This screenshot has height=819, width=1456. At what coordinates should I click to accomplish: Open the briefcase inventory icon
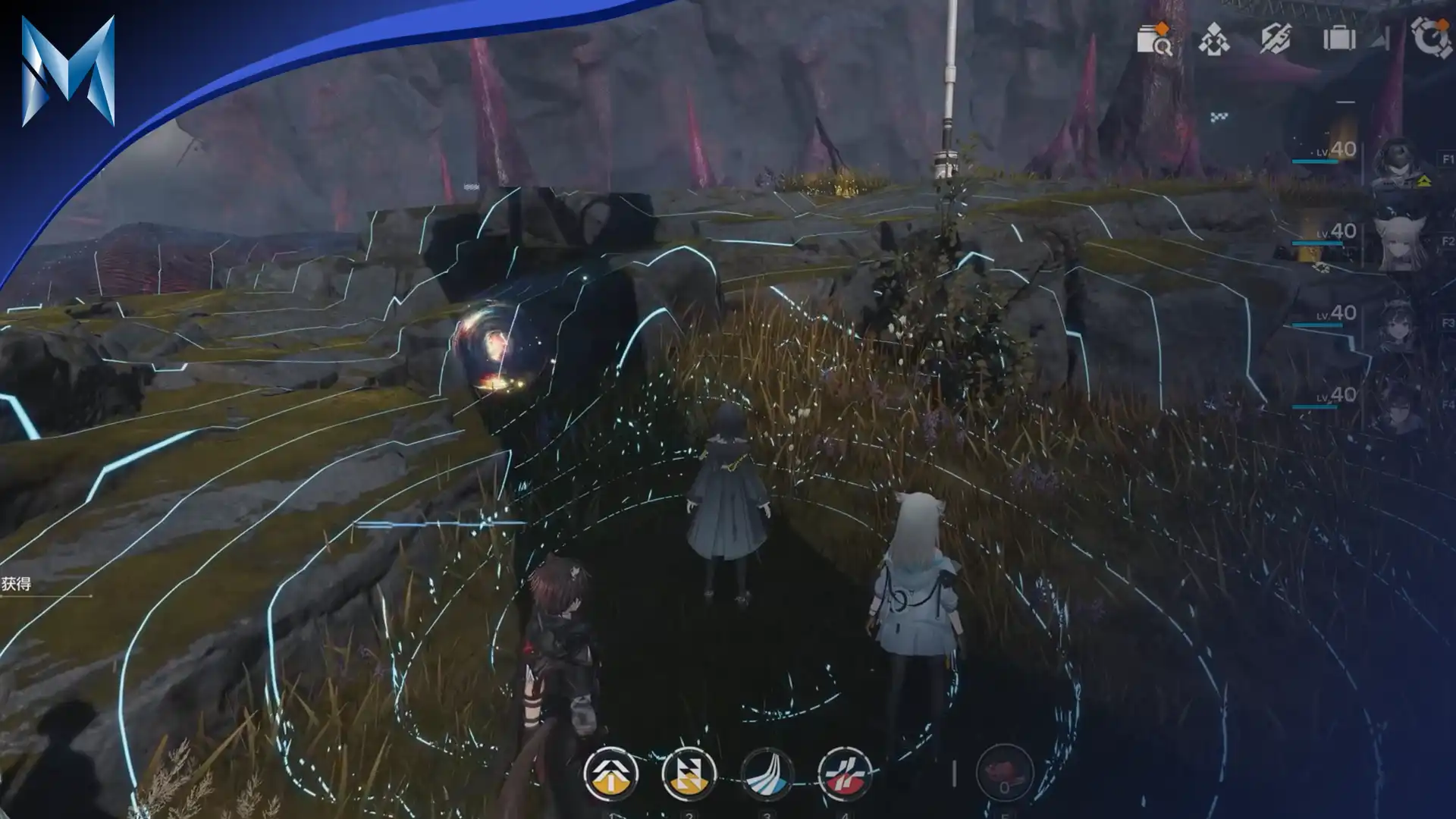tap(1340, 38)
